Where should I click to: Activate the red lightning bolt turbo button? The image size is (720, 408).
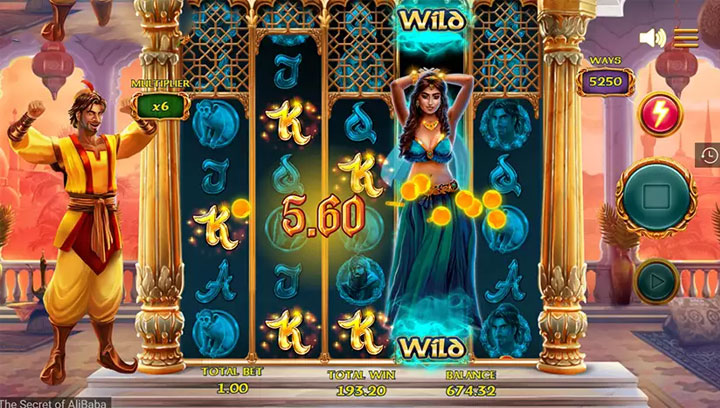[x=659, y=110]
